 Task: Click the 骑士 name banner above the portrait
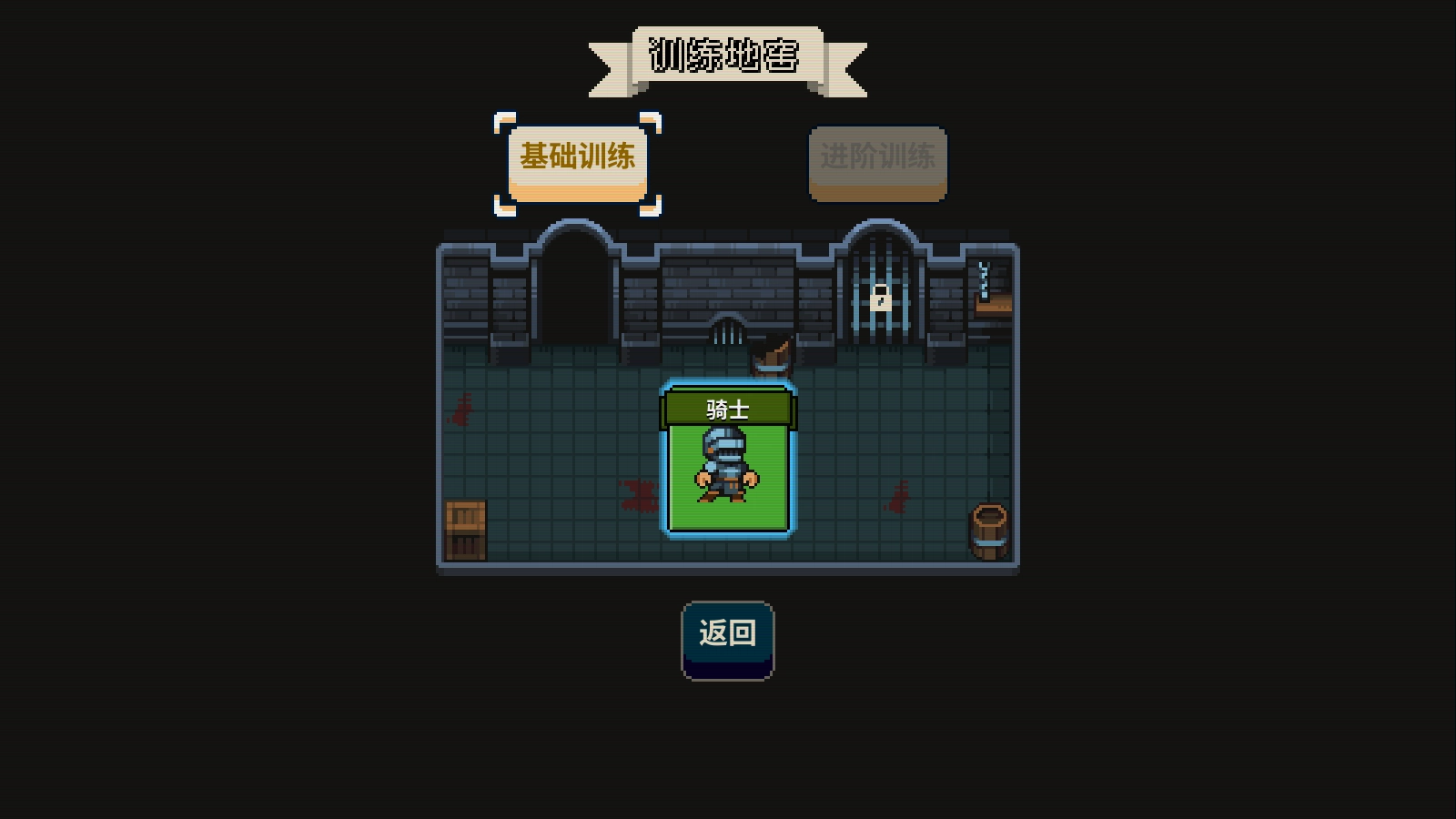pos(728,407)
